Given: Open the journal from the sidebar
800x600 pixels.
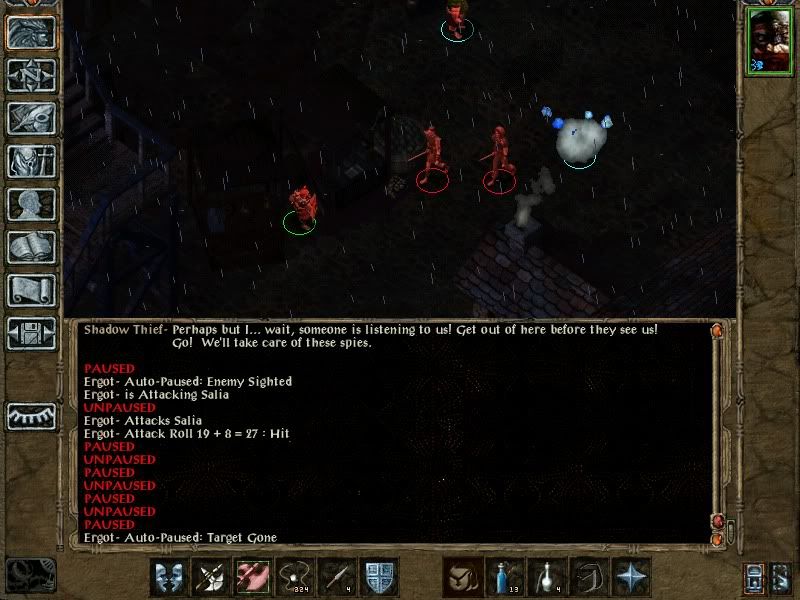Looking at the screenshot, I should click(31, 118).
